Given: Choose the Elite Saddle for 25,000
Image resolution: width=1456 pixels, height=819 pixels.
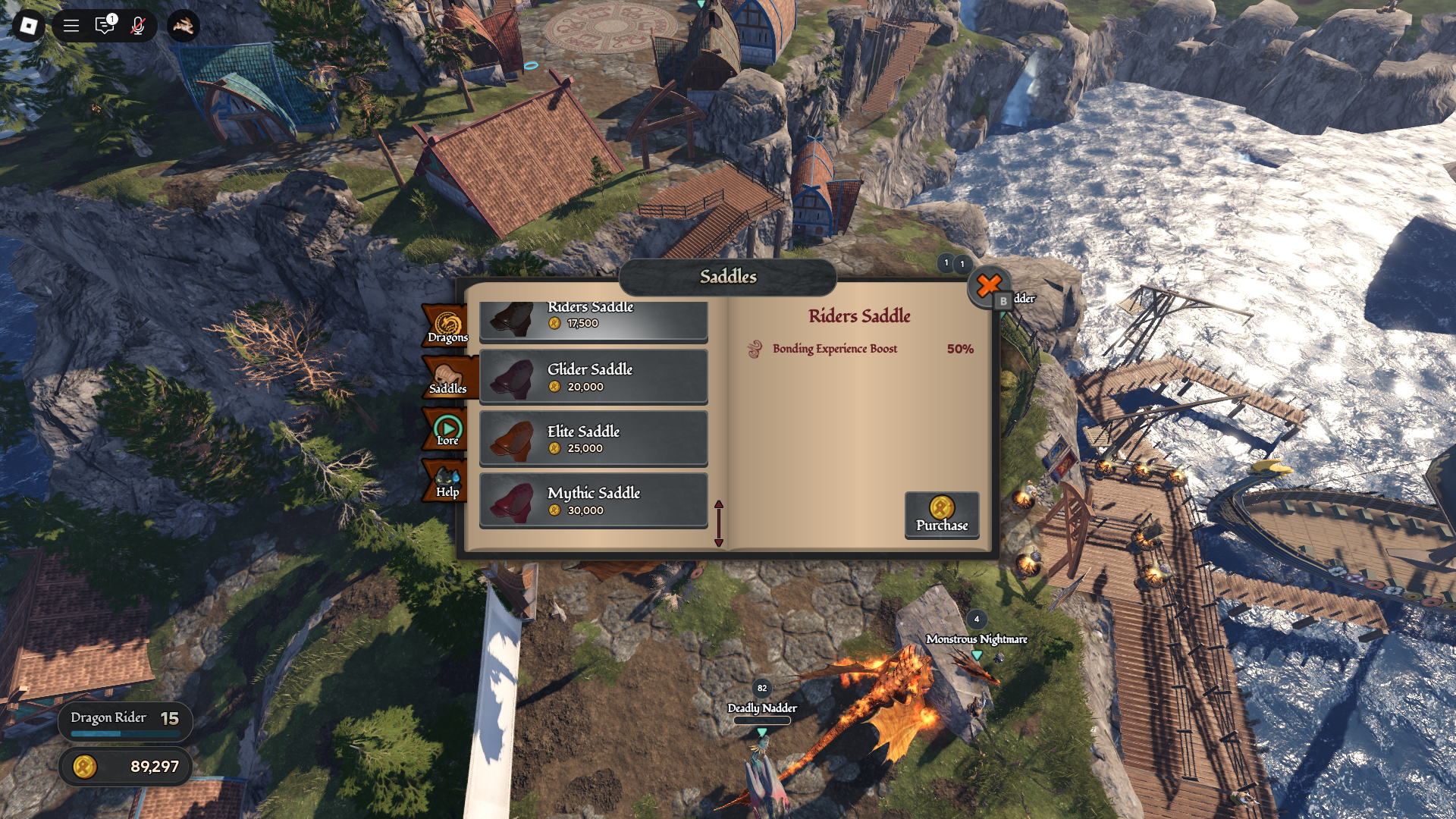Looking at the screenshot, I should [x=593, y=439].
